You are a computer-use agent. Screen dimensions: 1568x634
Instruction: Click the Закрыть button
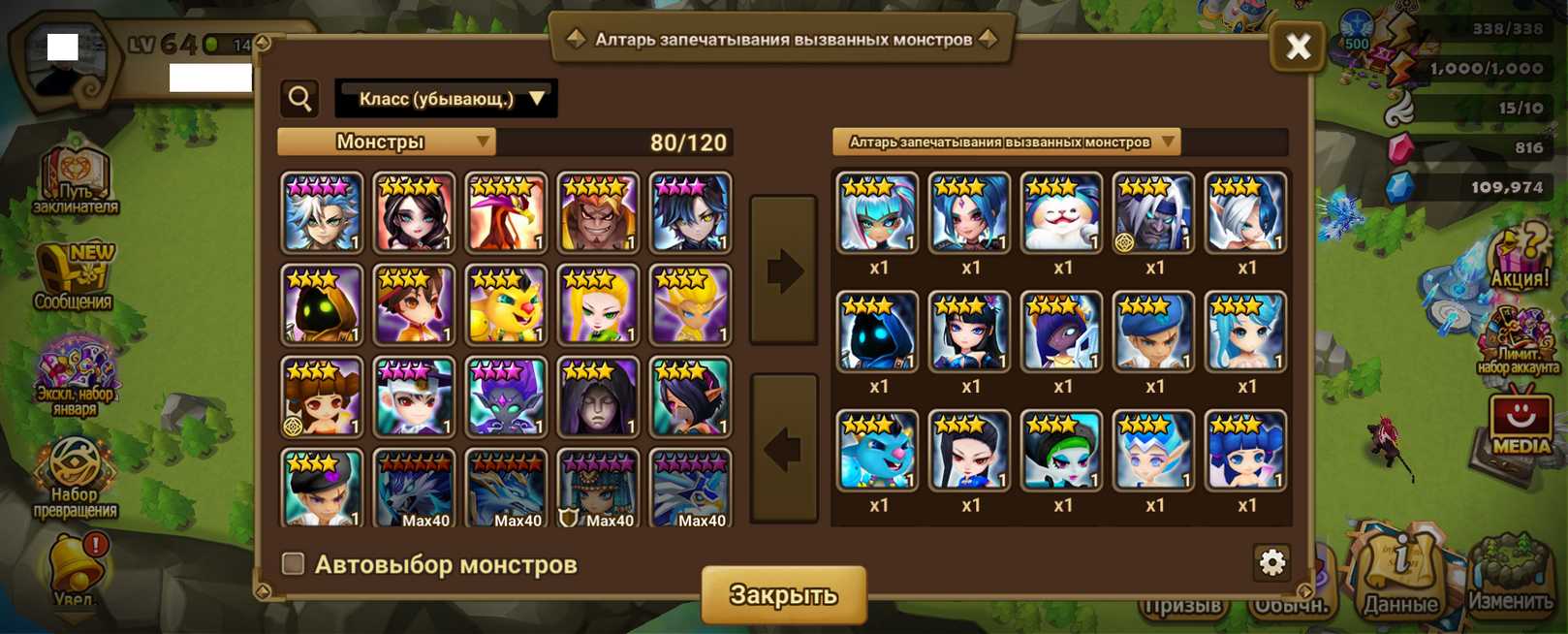(x=783, y=594)
